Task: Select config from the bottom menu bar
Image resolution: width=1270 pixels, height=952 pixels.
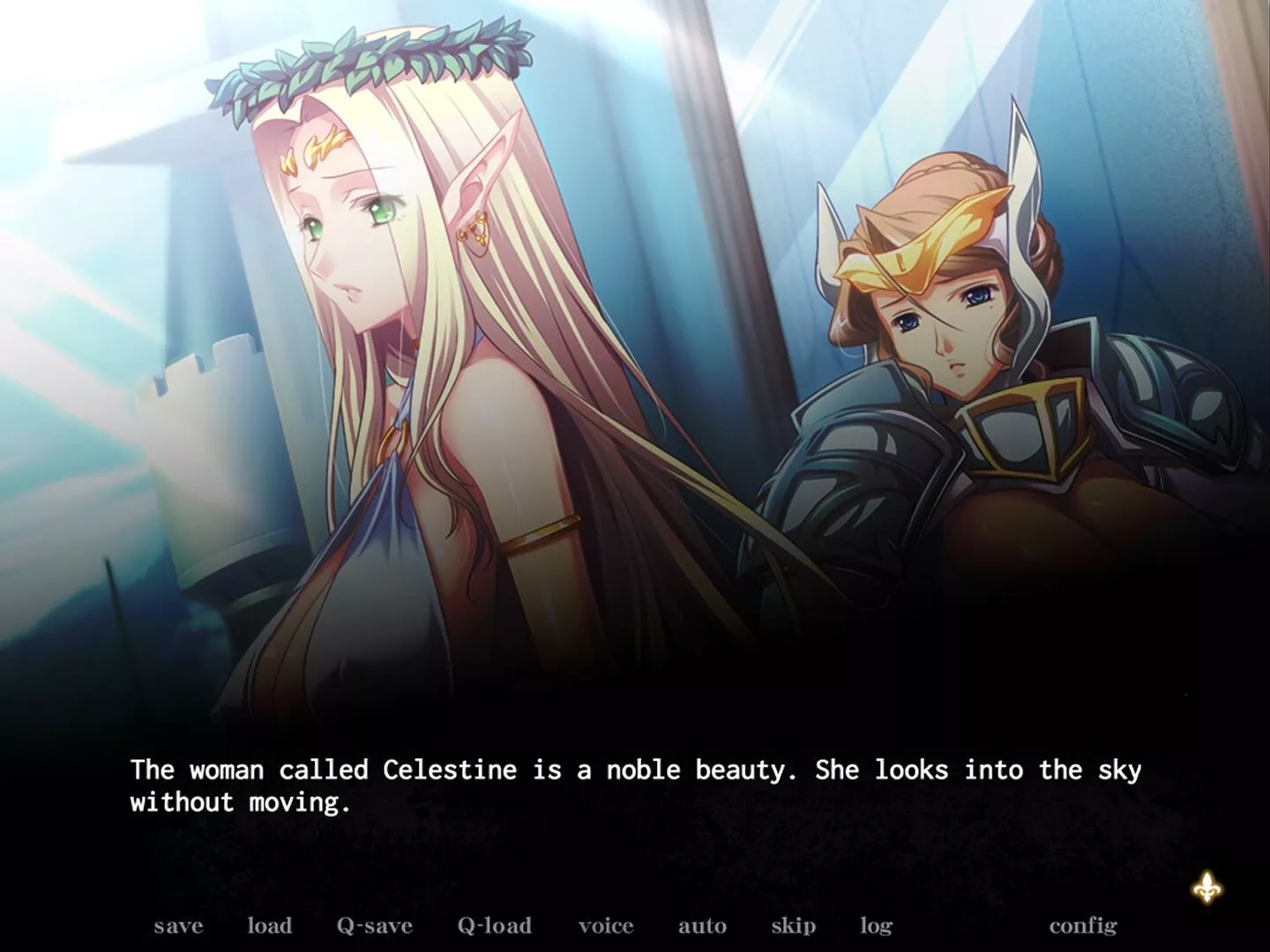Action: [1082, 926]
